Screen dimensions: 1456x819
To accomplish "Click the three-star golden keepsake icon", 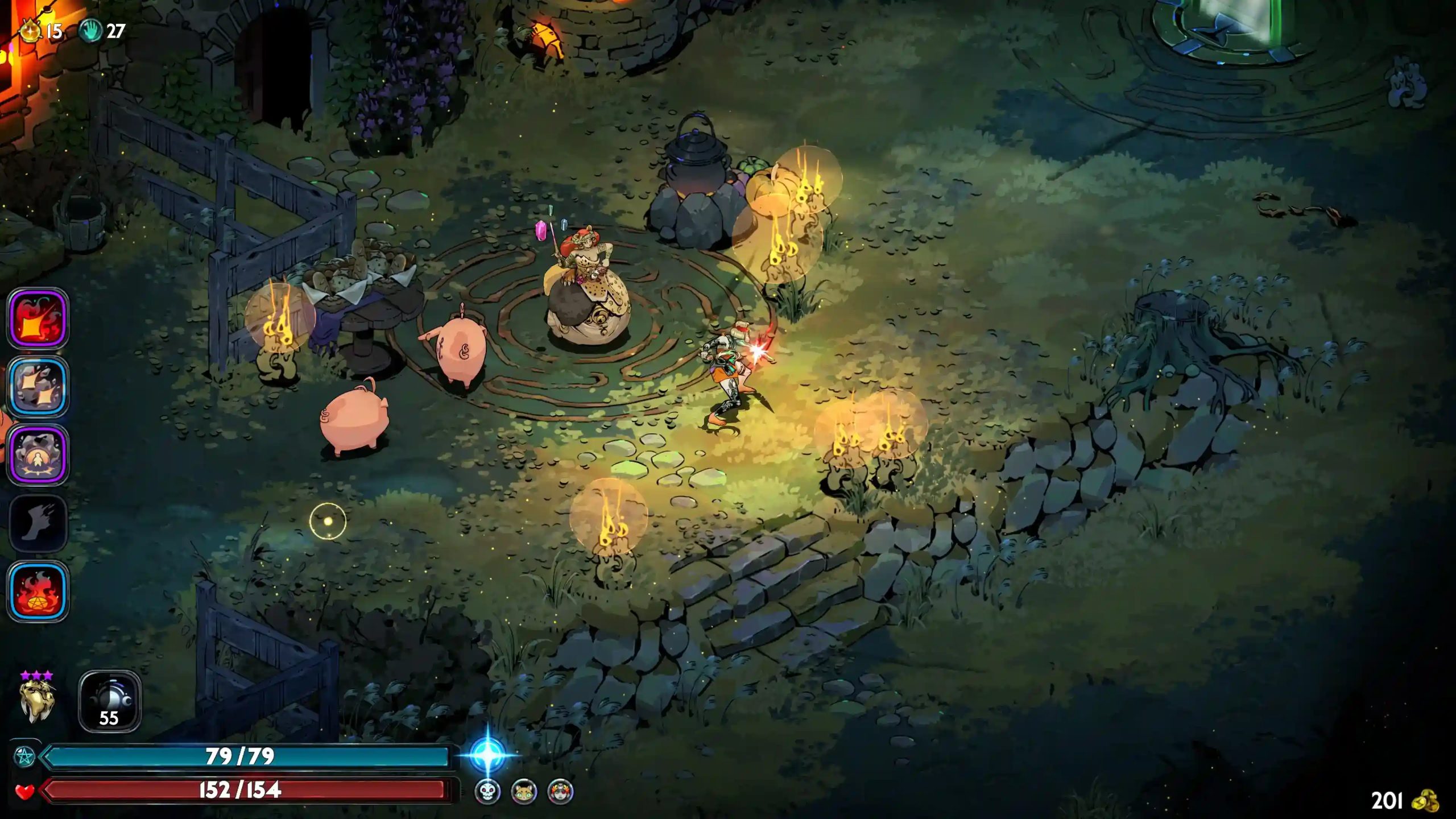I will 38,700.
